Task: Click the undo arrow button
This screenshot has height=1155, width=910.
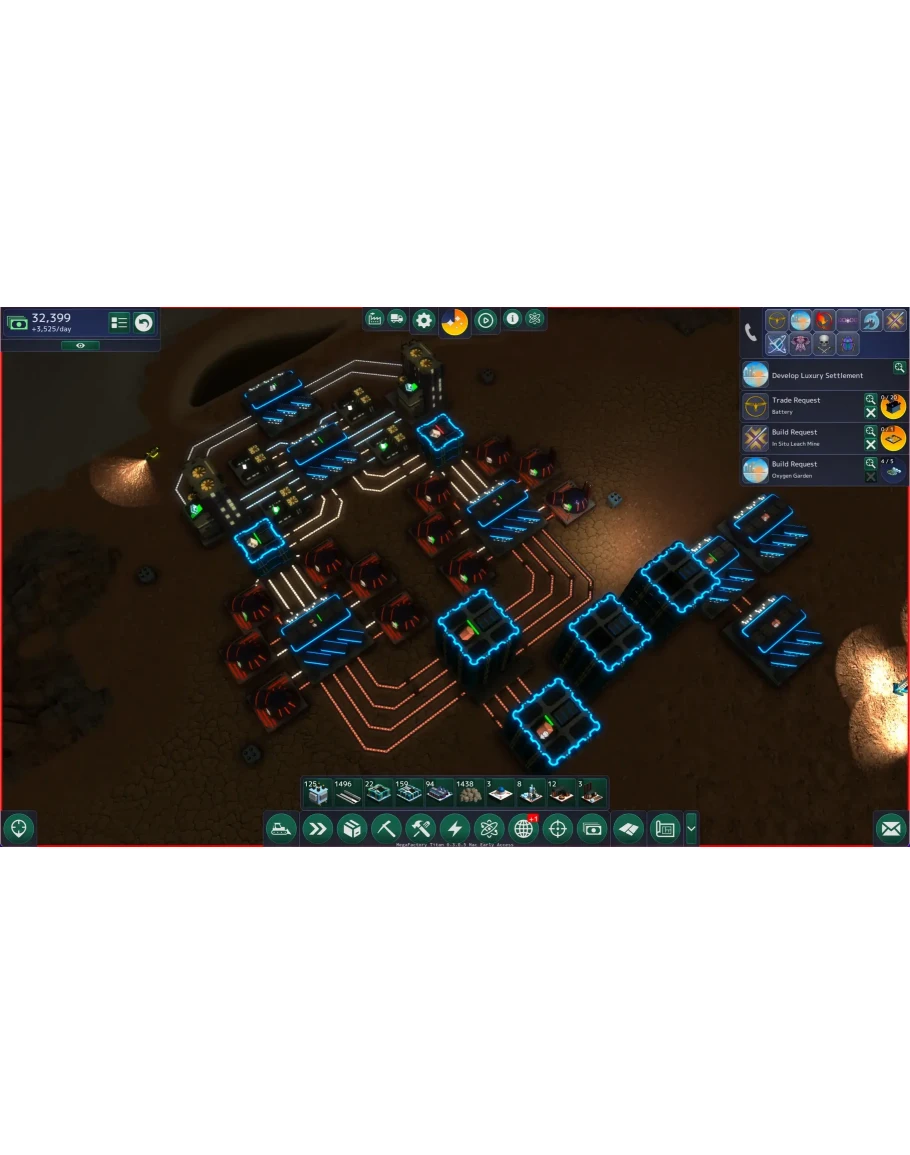Action: pyautogui.click(x=144, y=322)
